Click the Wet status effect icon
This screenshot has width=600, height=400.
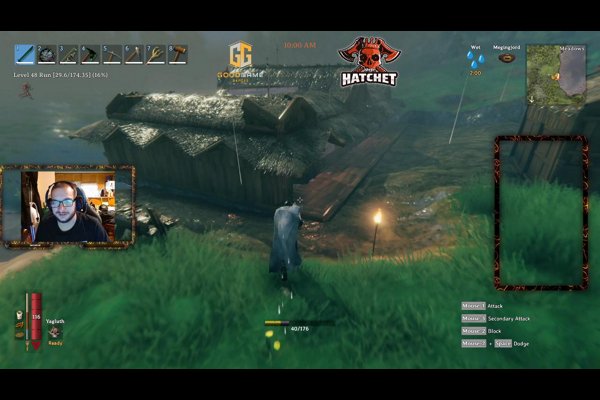point(475,61)
